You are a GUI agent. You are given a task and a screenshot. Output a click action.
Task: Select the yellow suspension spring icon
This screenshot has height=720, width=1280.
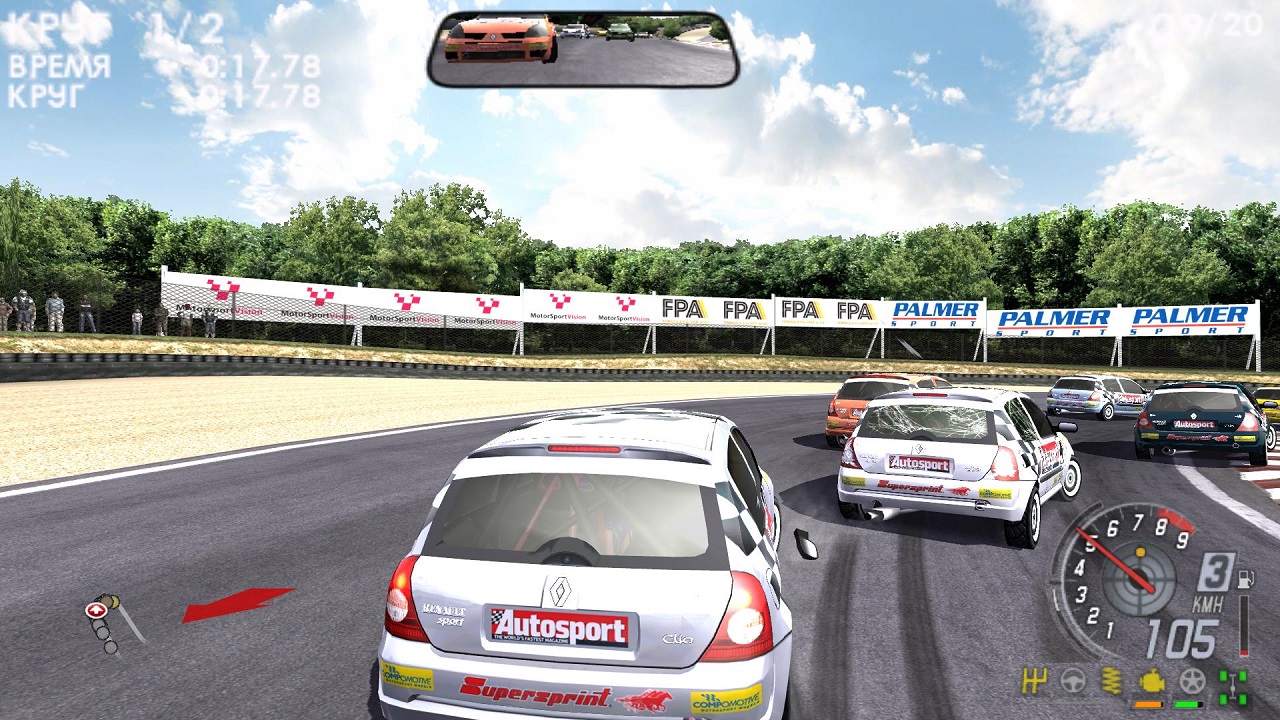1112,682
